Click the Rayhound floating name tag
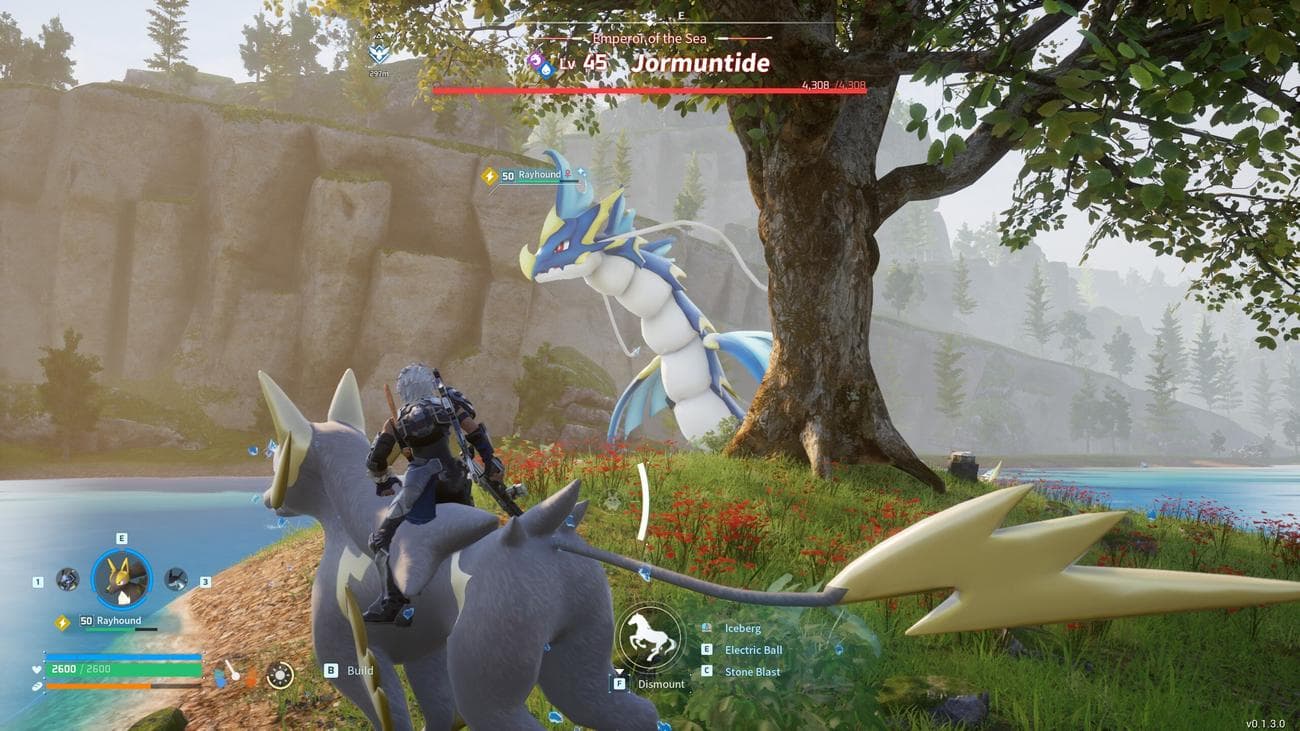The width and height of the screenshot is (1300, 731). point(539,175)
